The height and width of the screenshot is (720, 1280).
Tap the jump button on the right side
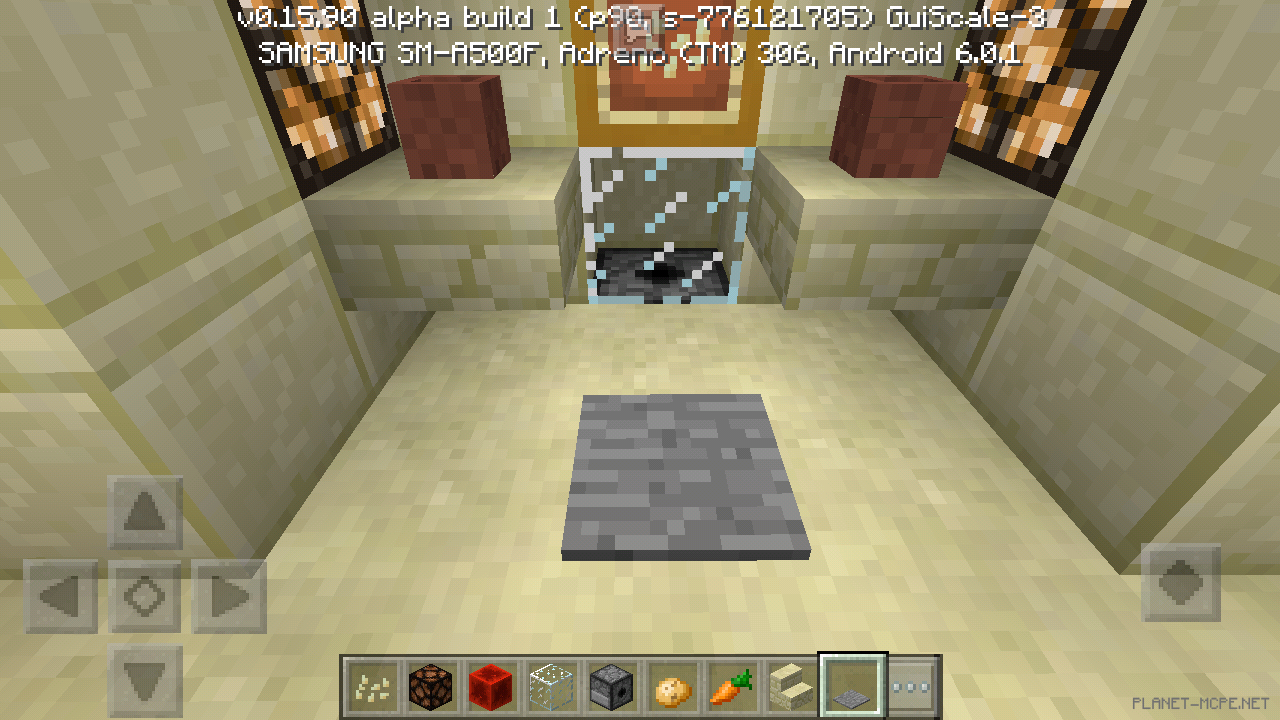[1180, 583]
